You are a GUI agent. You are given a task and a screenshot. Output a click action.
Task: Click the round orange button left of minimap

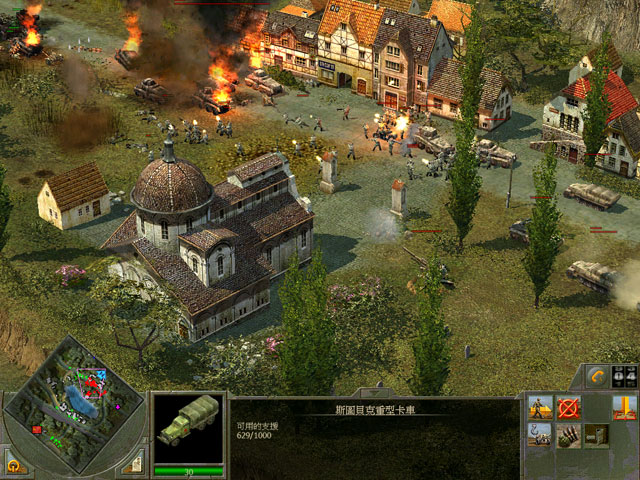[14, 464]
